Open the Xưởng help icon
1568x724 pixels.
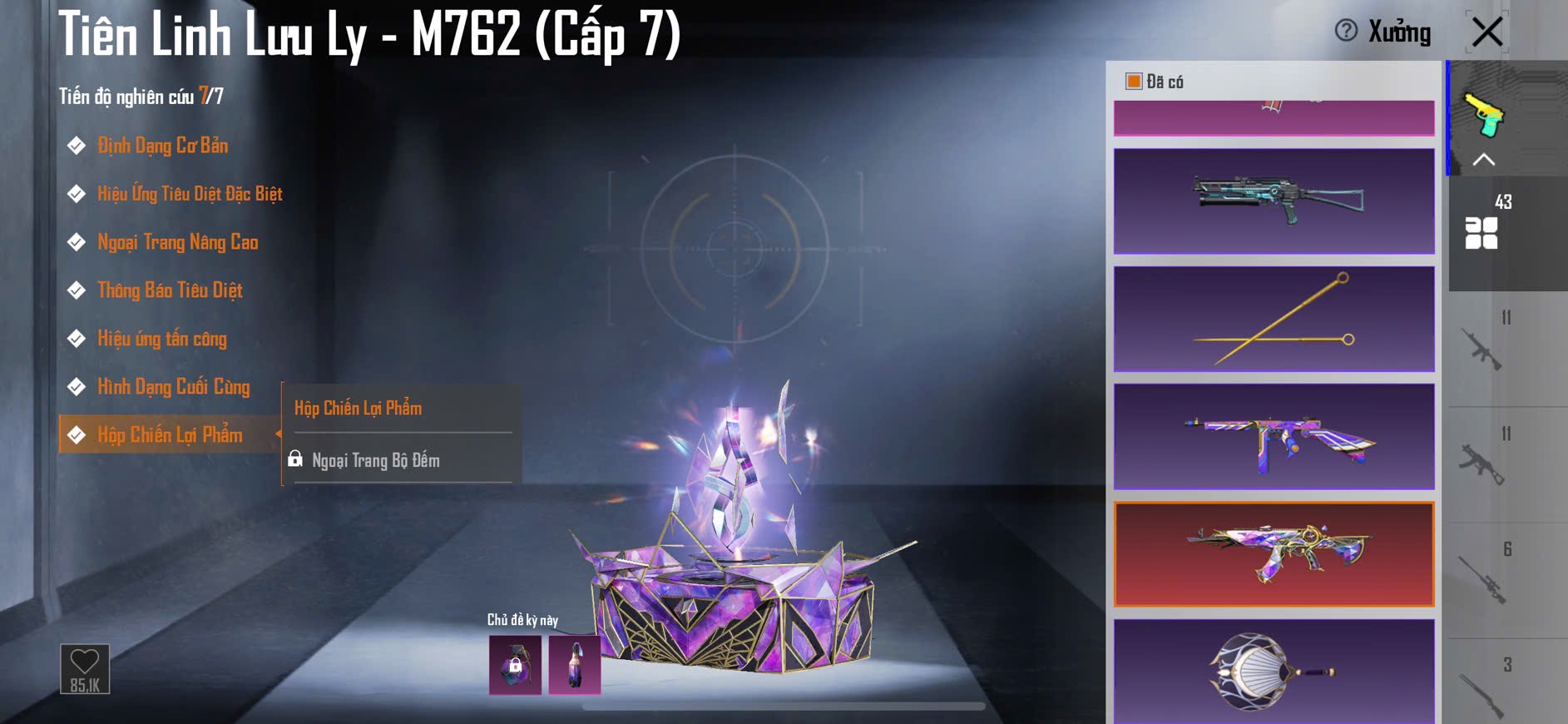tap(1345, 32)
